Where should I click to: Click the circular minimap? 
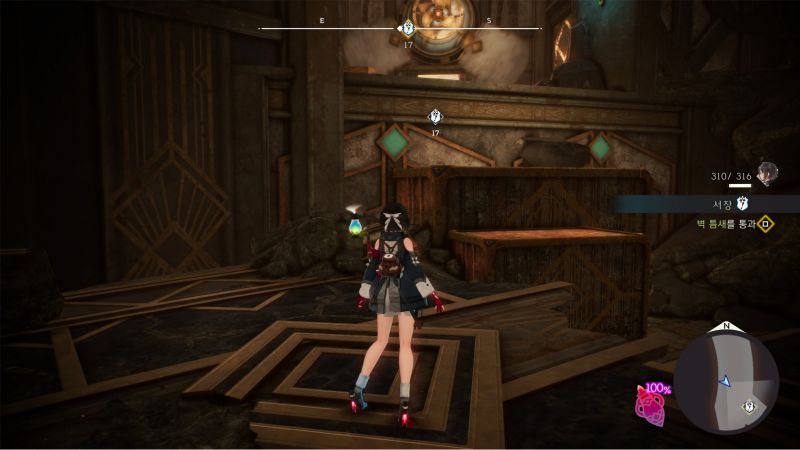pyautogui.click(x=726, y=383)
